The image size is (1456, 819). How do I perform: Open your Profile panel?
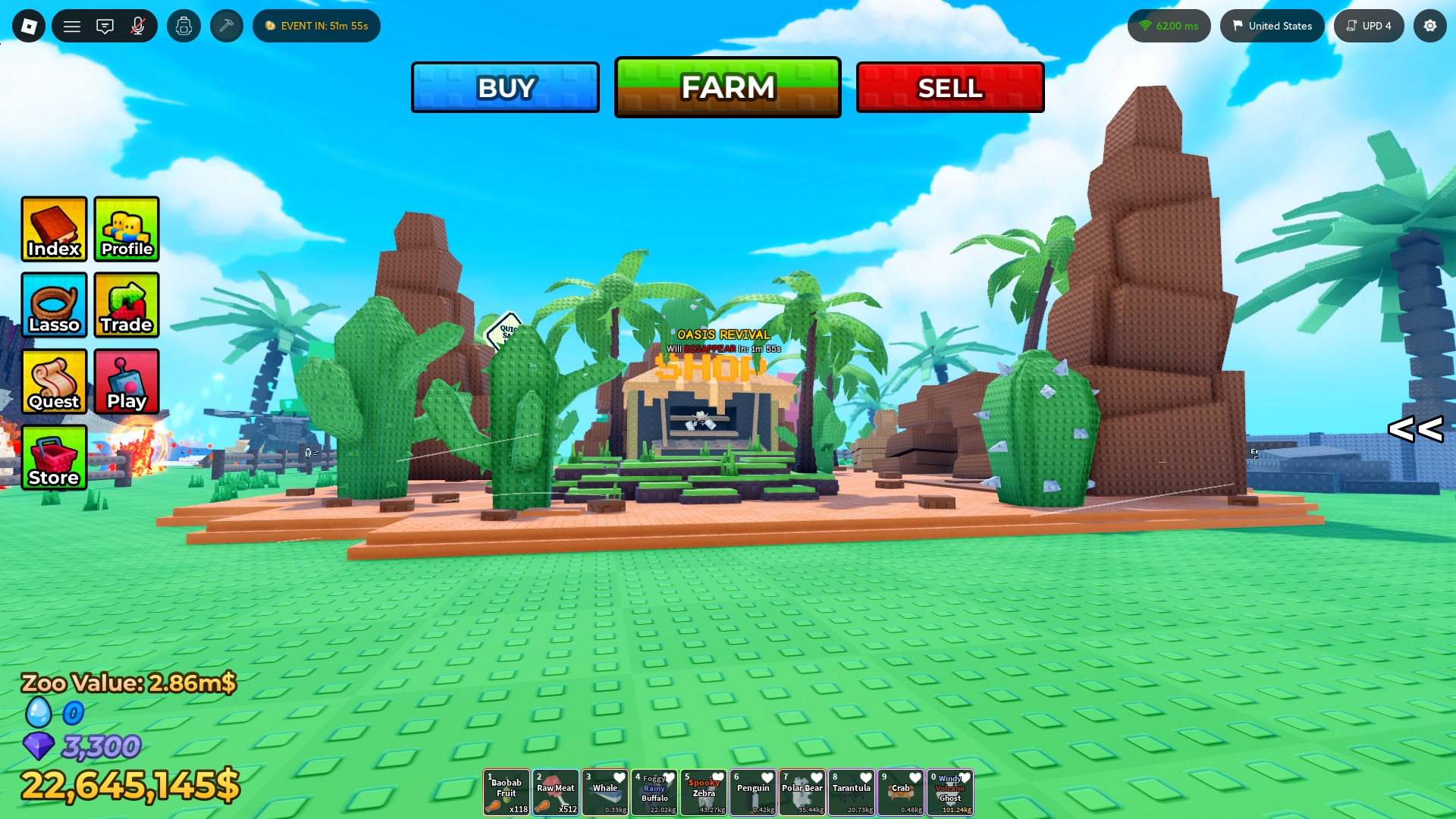(126, 229)
